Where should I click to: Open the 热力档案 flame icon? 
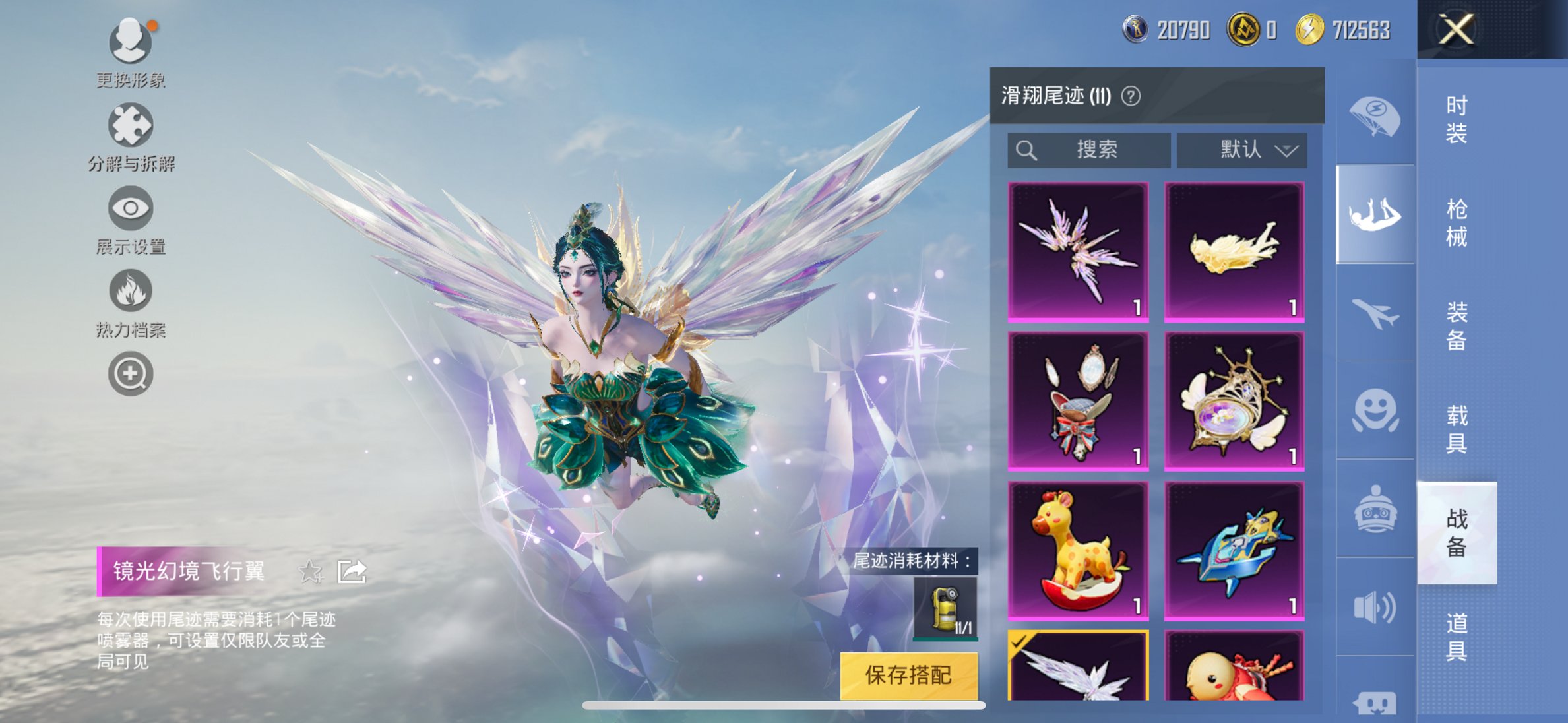click(132, 290)
